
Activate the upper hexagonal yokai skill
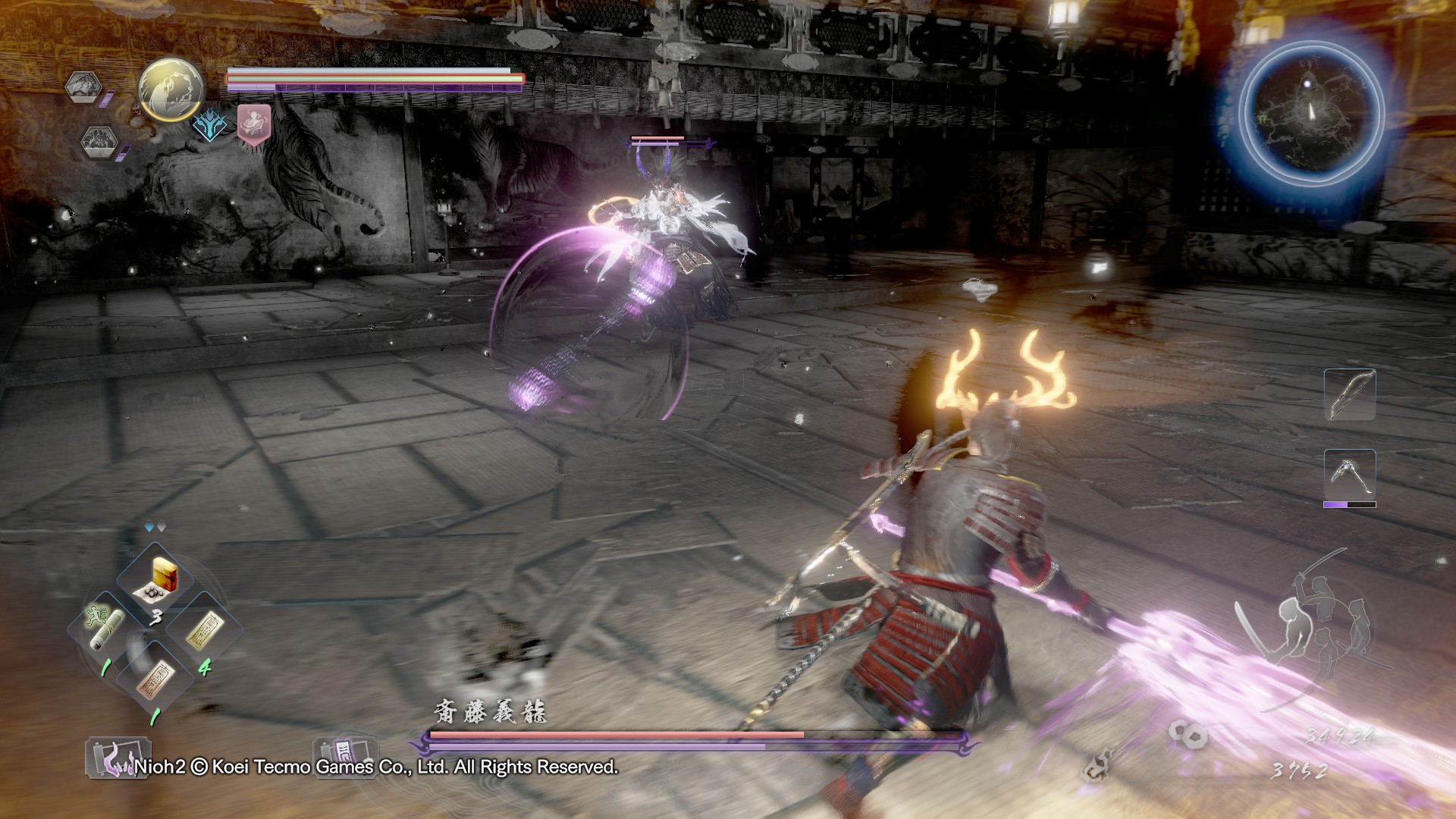point(83,88)
